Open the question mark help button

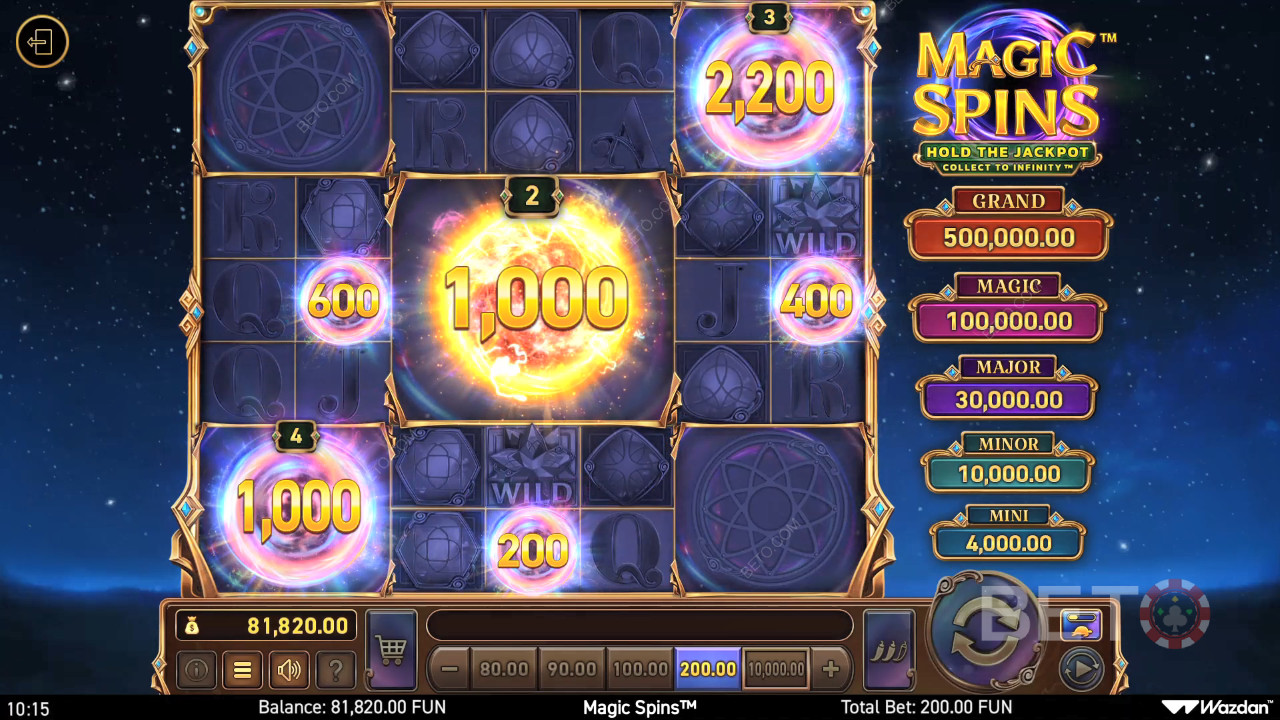(x=336, y=670)
